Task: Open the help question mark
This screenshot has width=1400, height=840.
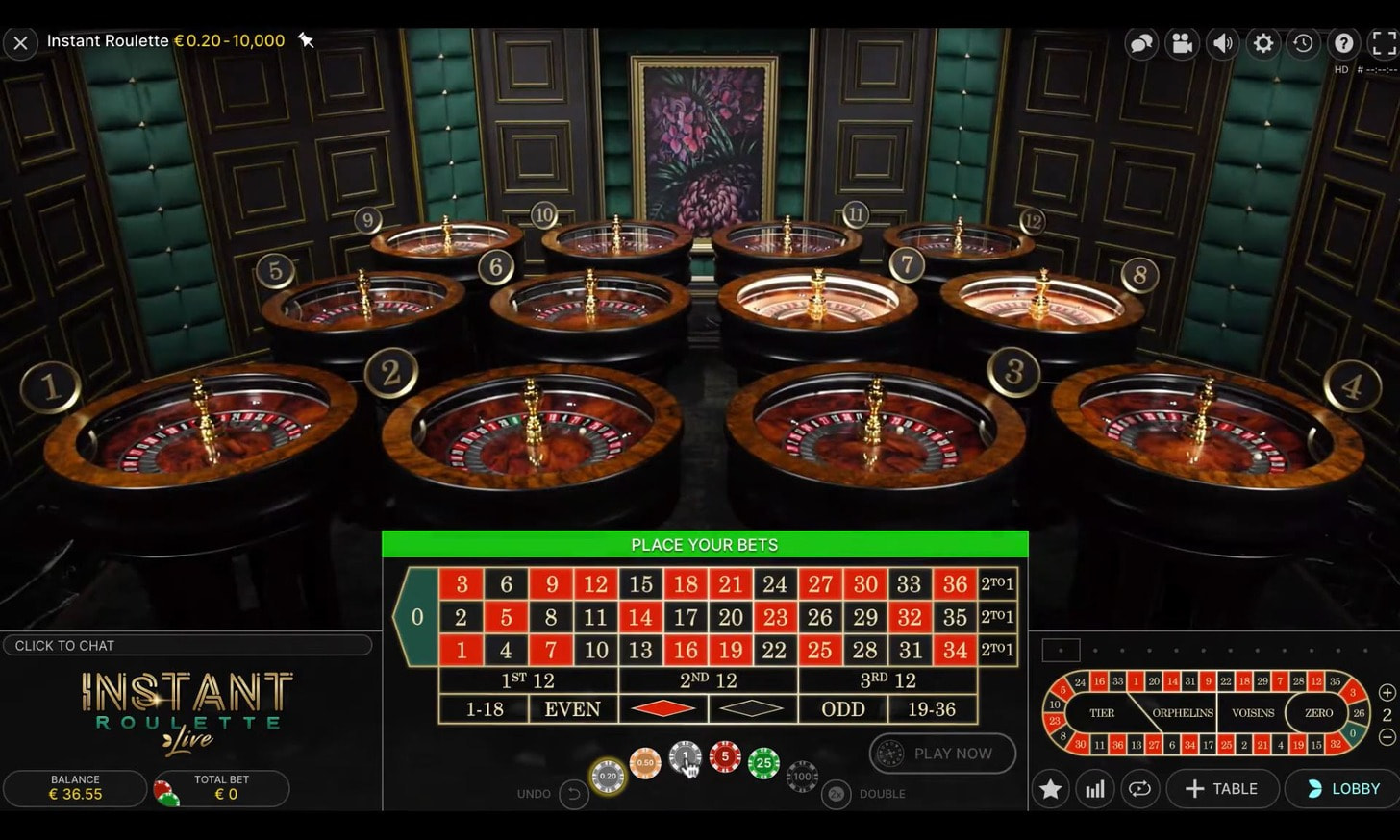Action: pyautogui.click(x=1343, y=43)
